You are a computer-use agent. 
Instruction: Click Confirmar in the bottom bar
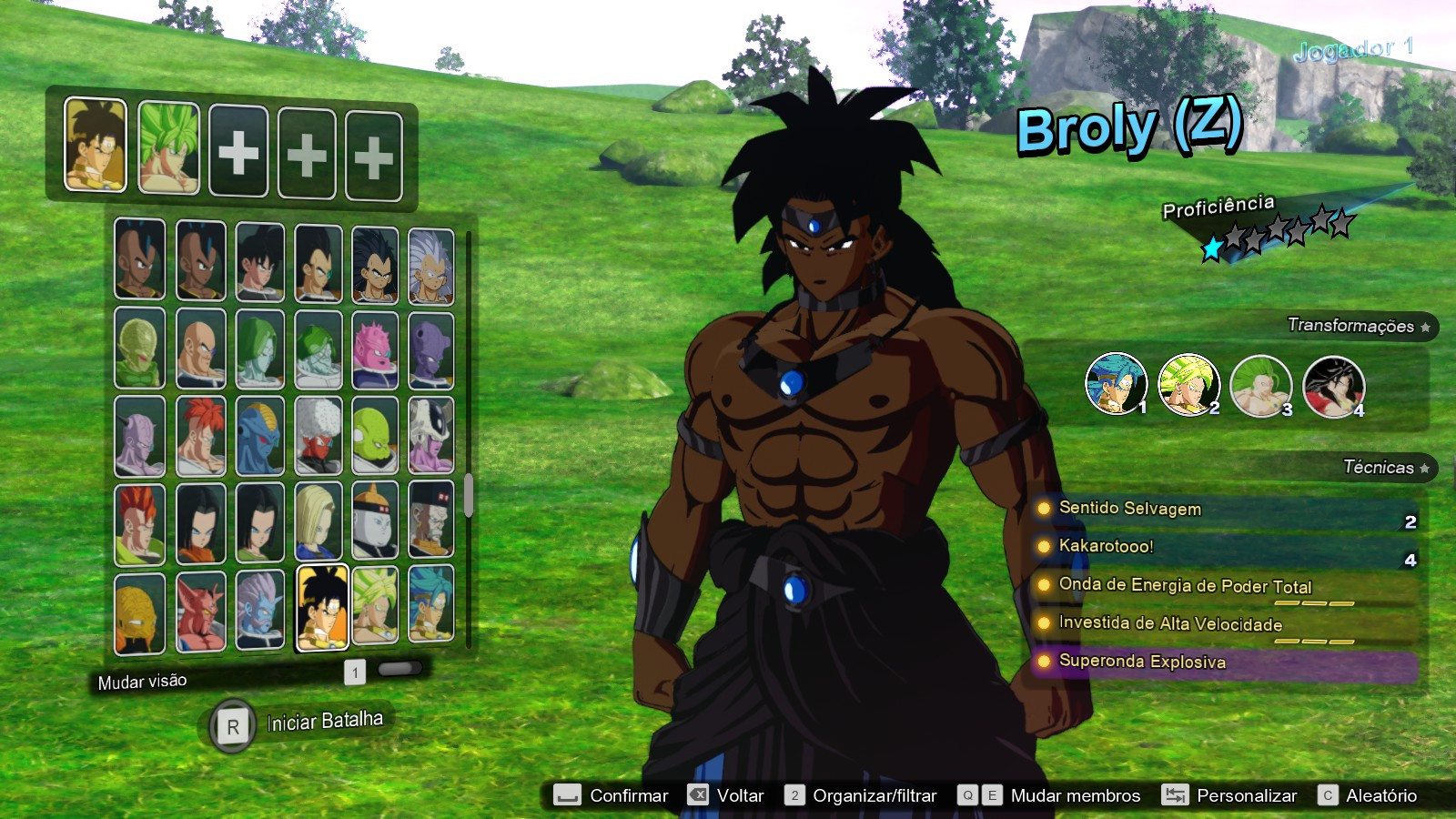[x=630, y=795]
